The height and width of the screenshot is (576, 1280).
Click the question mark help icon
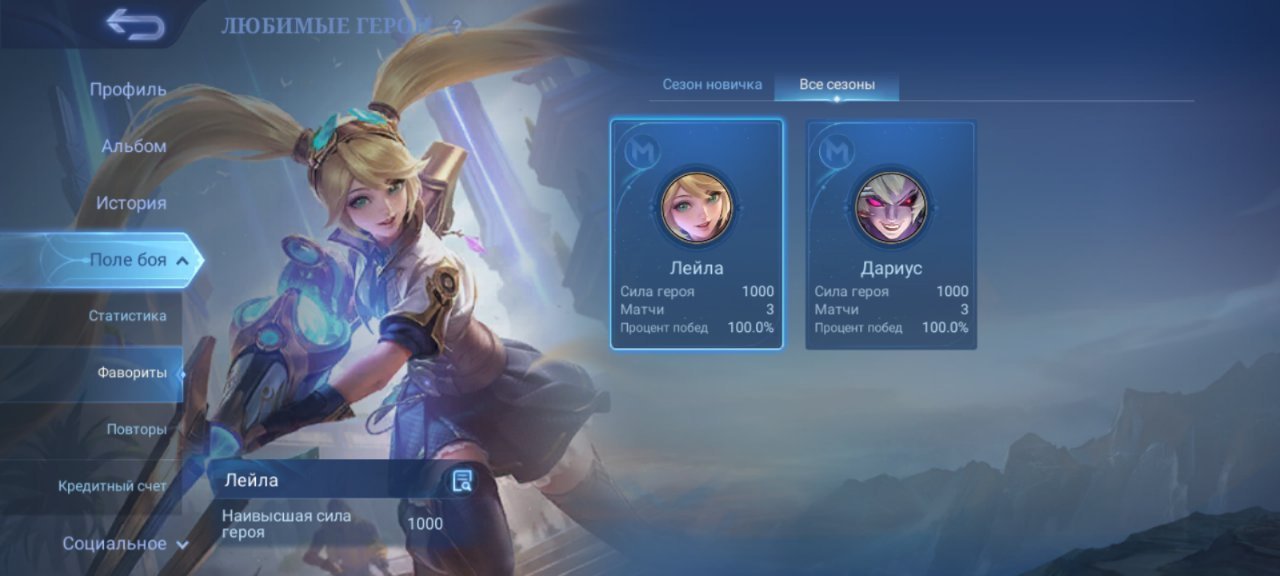coord(457,27)
